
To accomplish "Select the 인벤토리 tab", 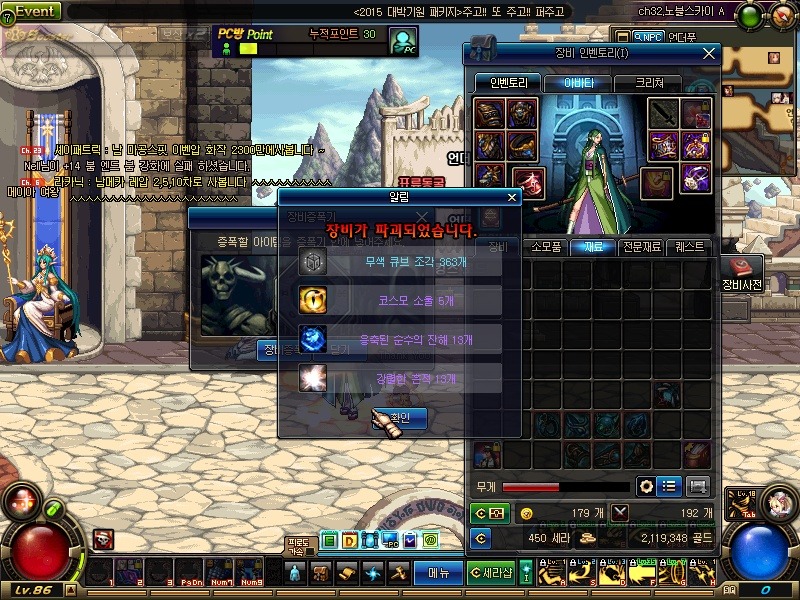I will 508,83.
